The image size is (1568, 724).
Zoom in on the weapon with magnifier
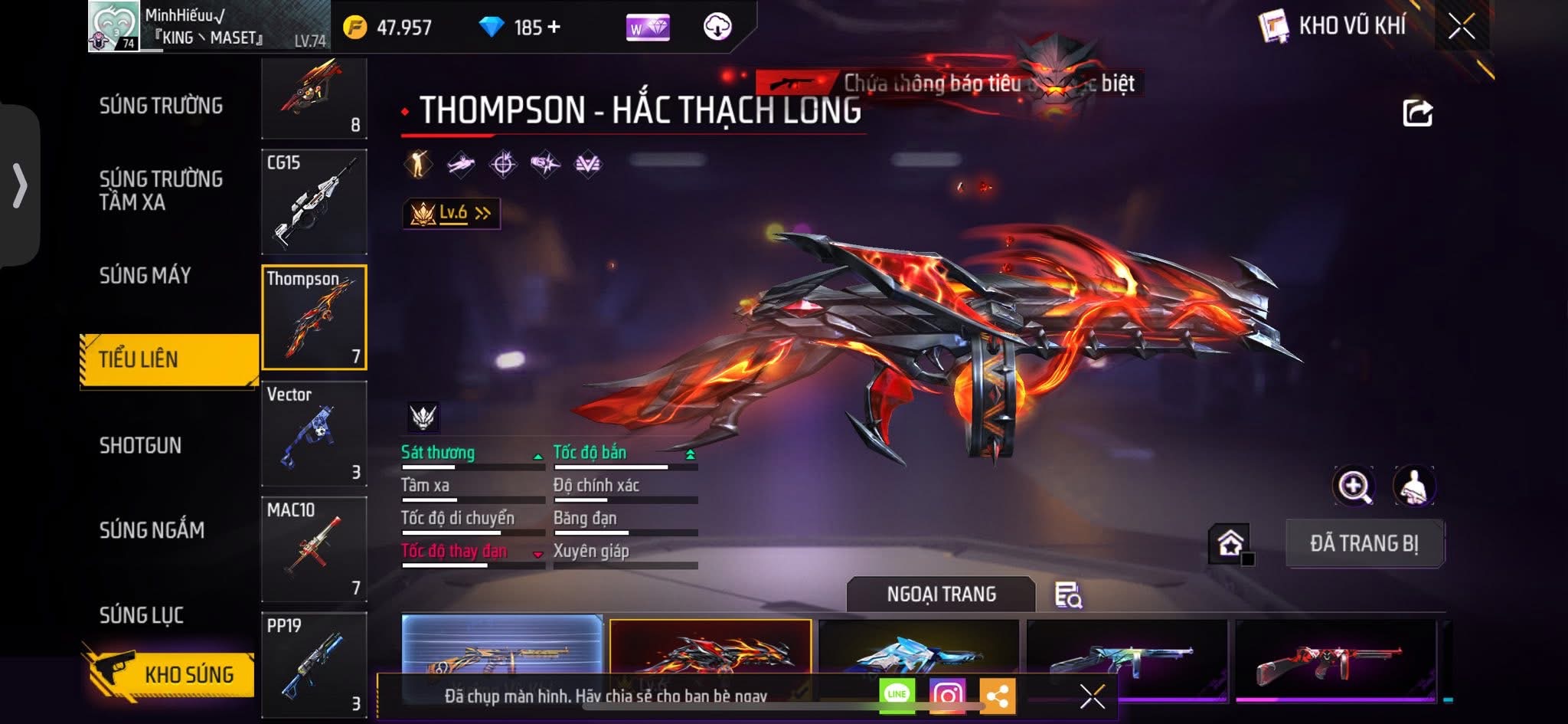point(1354,486)
